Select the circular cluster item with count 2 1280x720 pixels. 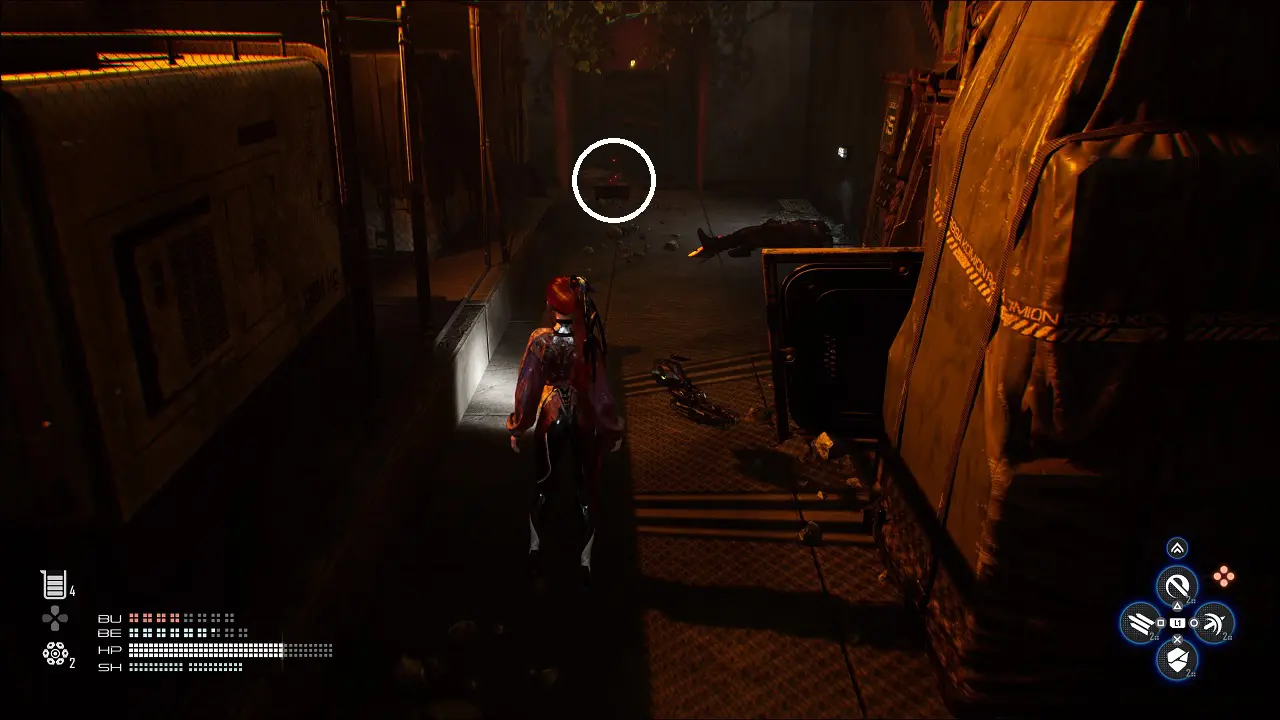coord(55,653)
